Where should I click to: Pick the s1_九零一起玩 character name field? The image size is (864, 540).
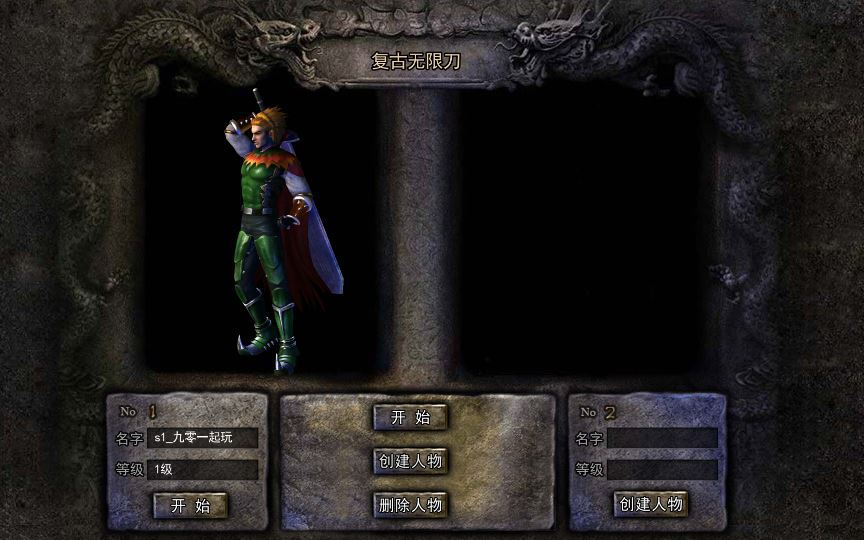point(202,438)
